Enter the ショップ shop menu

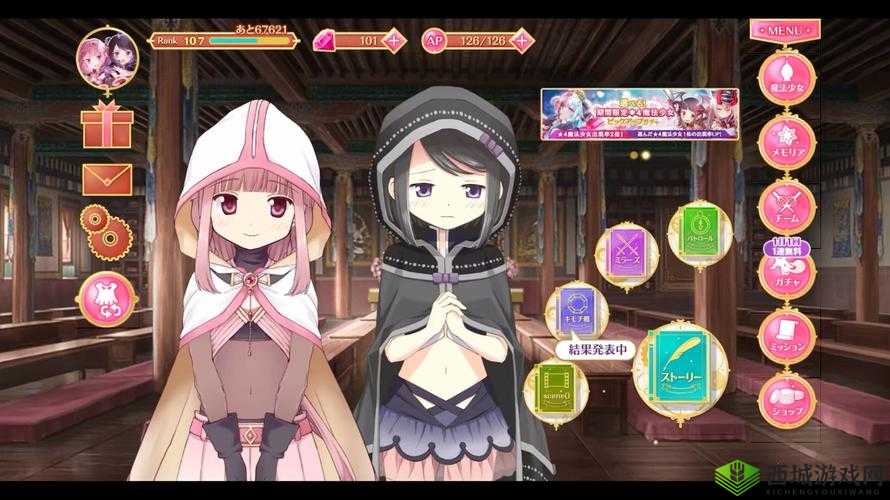(788, 398)
